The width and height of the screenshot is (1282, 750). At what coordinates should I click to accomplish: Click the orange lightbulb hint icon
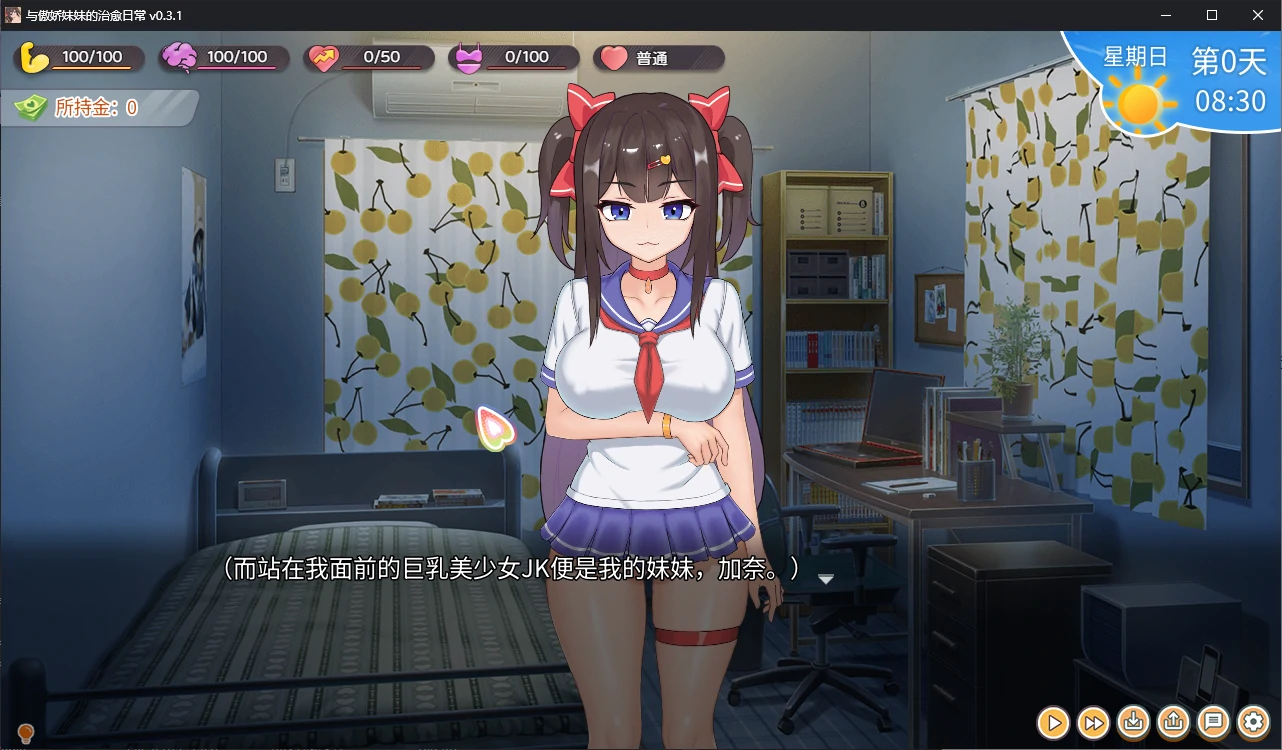click(26, 735)
